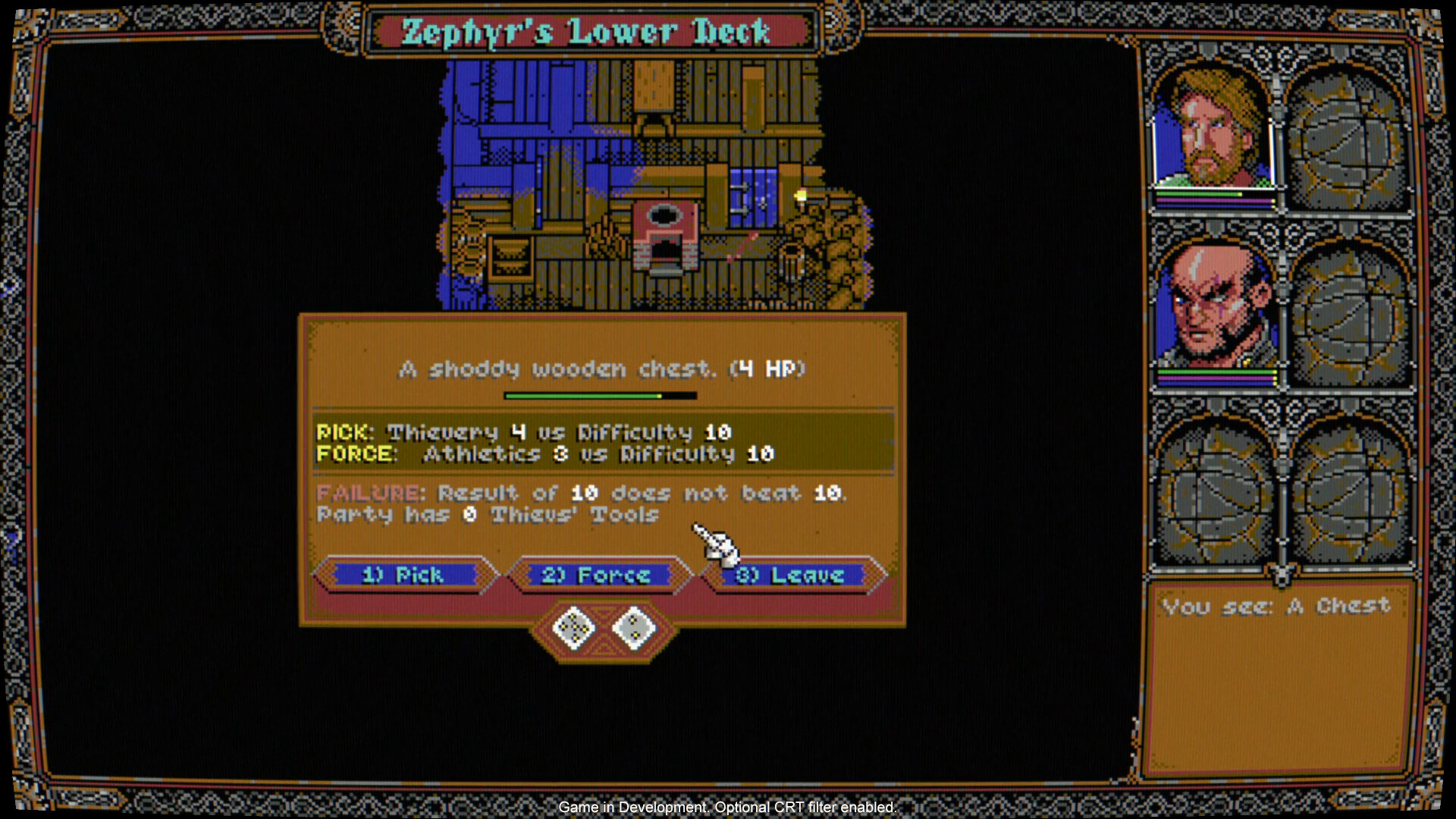Choose 2) Force to smash the chest
The image size is (1456, 819).
click(598, 576)
